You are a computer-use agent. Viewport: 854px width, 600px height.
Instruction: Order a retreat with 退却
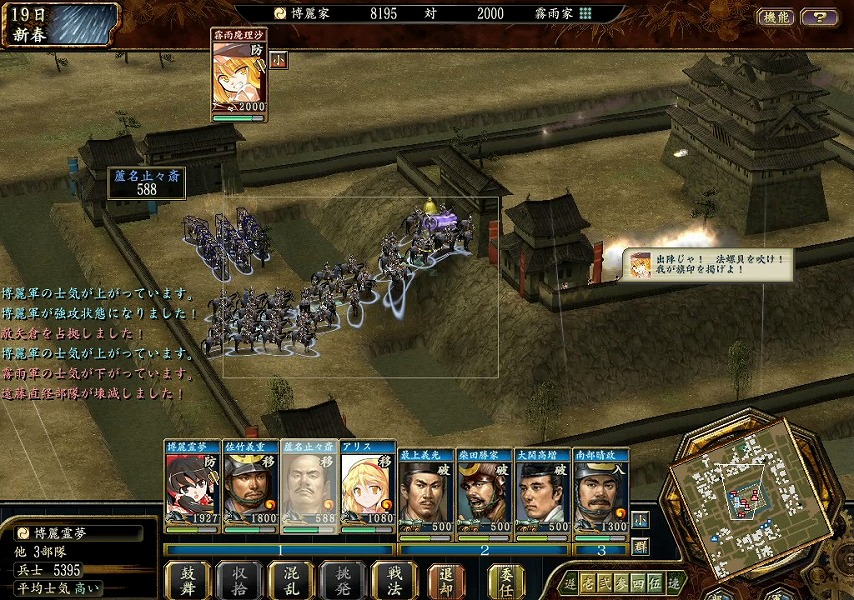(x=446, y=580)
